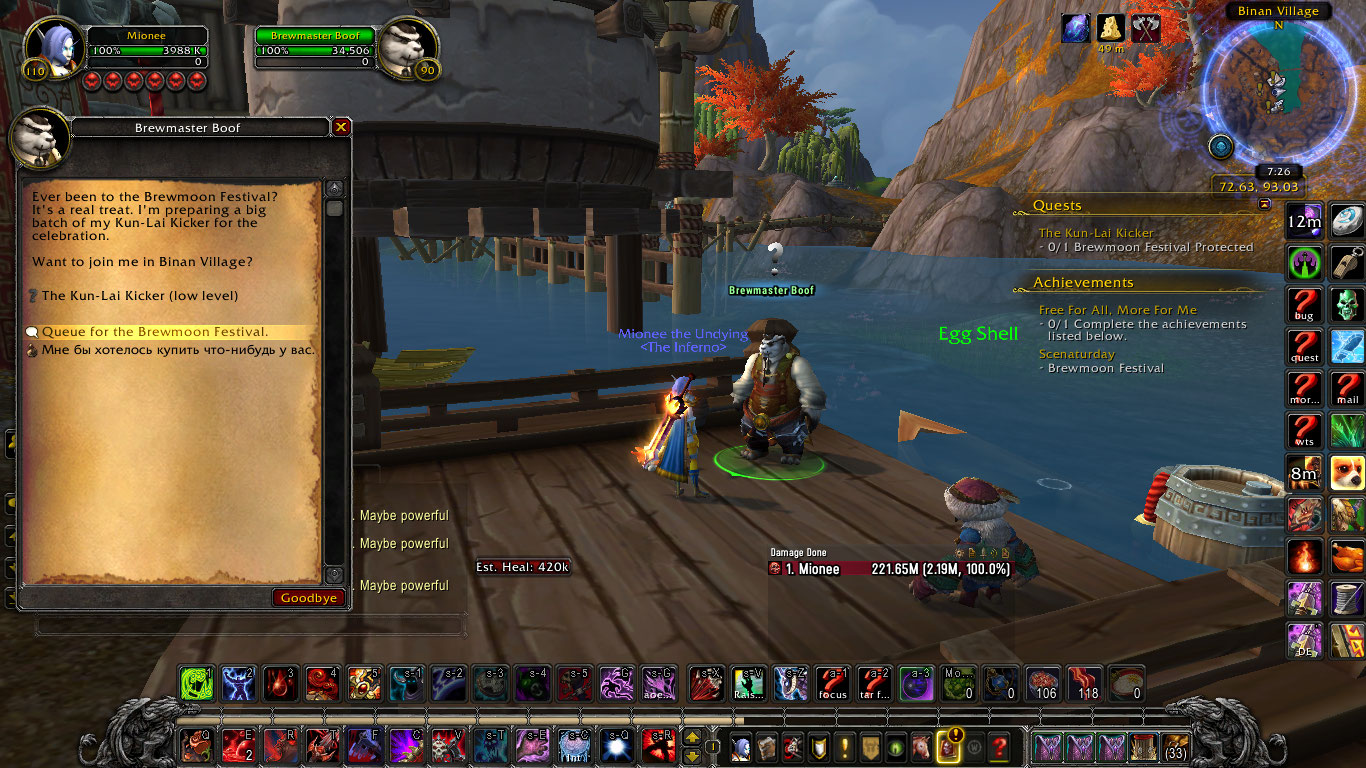The width and height of the screenshot is (1366, 768).
Task: Select The Kun-Lai Kicker (low level) quest option
Action: pos(140,296)
